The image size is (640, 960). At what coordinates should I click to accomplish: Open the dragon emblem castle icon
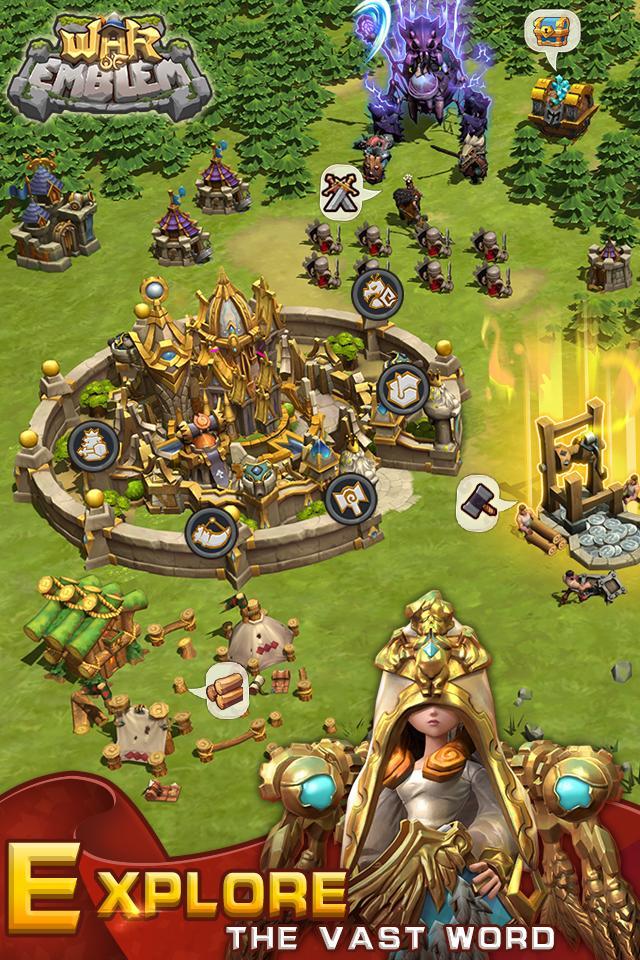(x=377, y=292)
